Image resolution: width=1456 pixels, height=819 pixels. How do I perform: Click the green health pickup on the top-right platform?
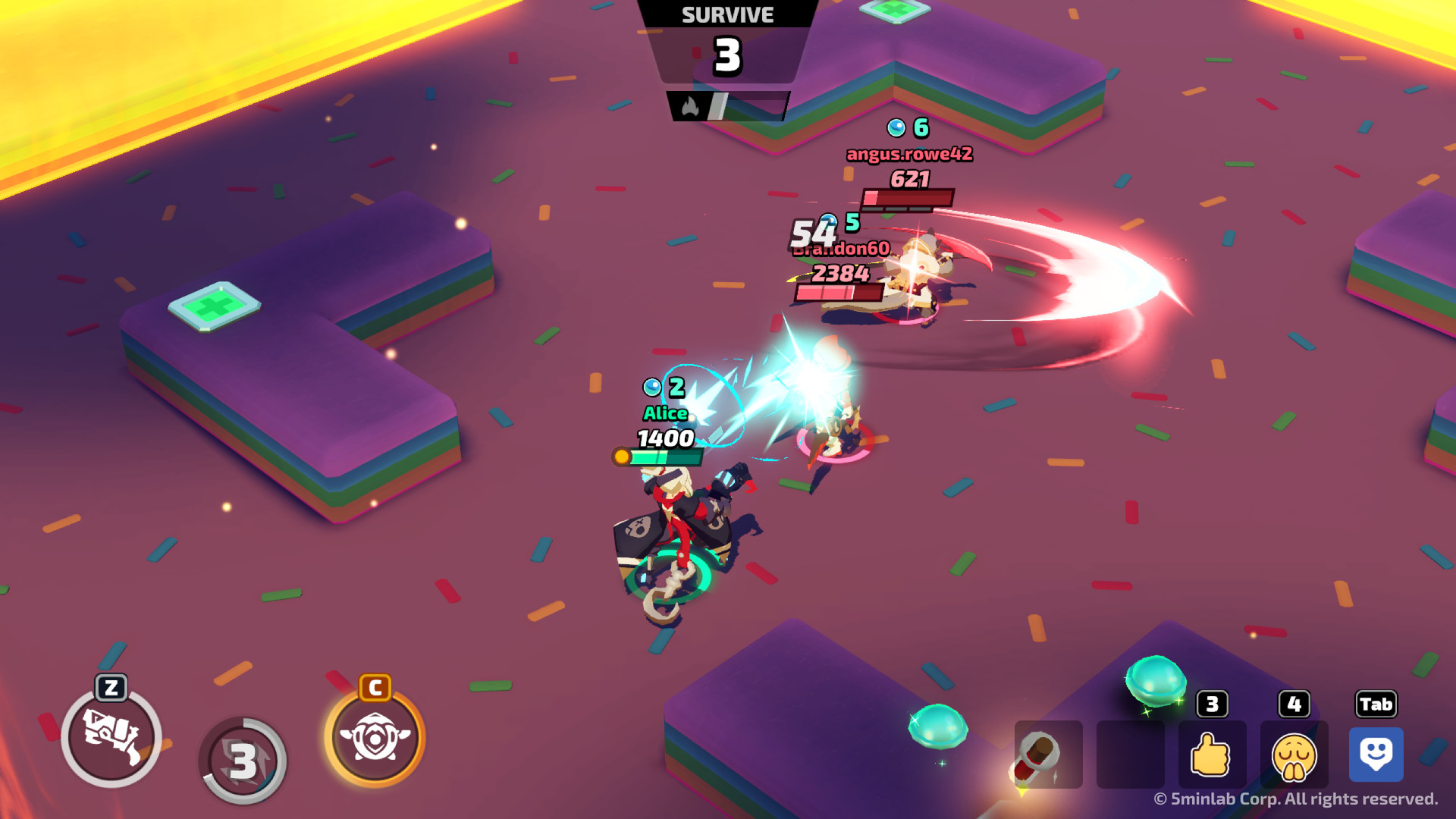tap(894, 11)
